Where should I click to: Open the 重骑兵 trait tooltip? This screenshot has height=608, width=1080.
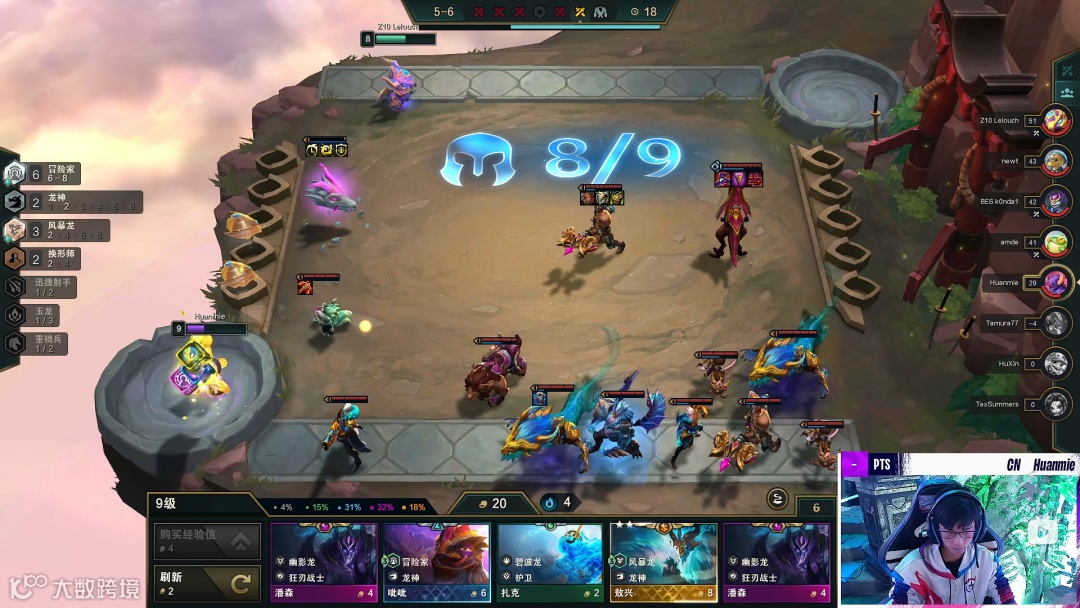(40, 342)
